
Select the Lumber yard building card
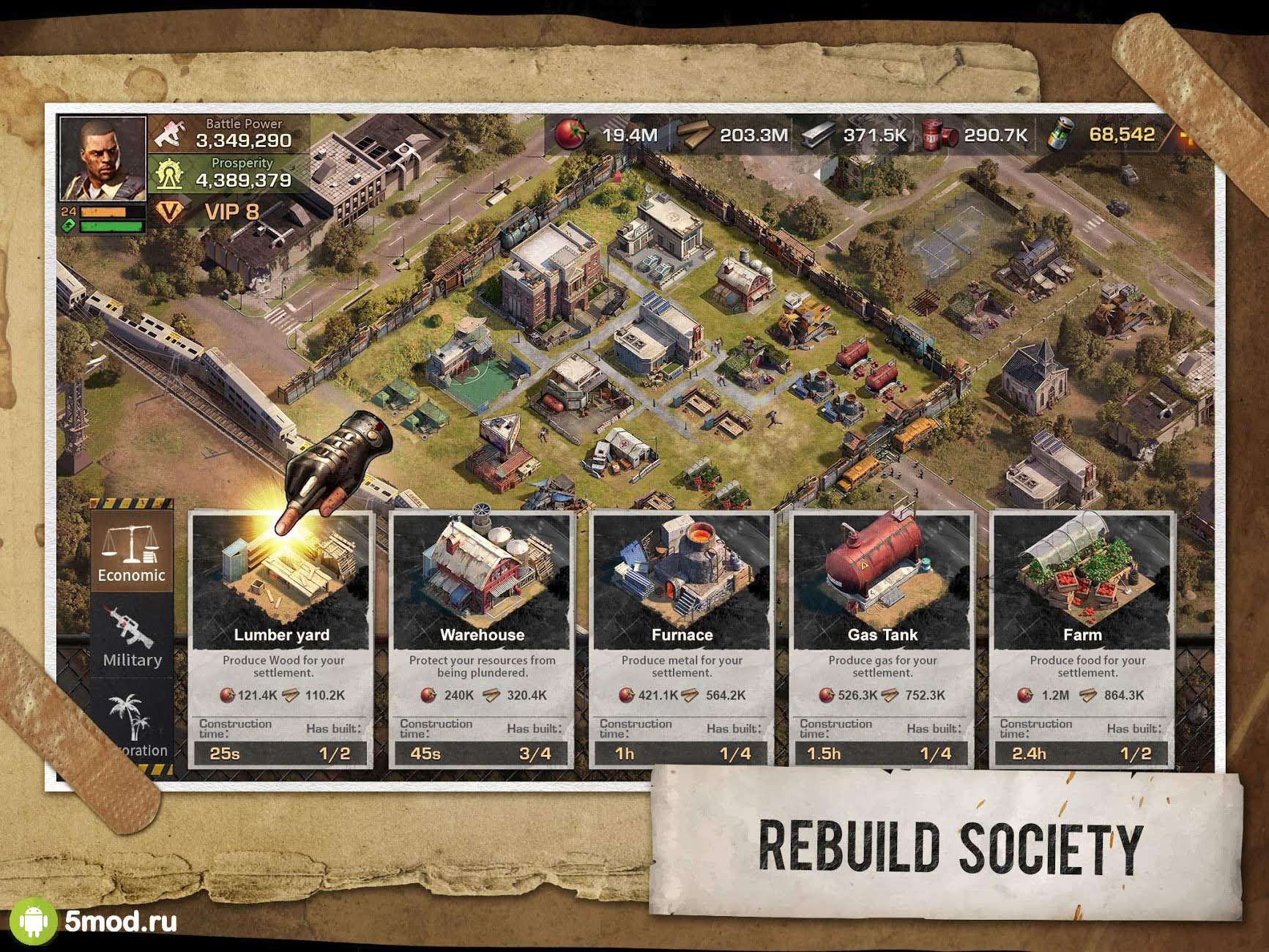click(282, 639)
